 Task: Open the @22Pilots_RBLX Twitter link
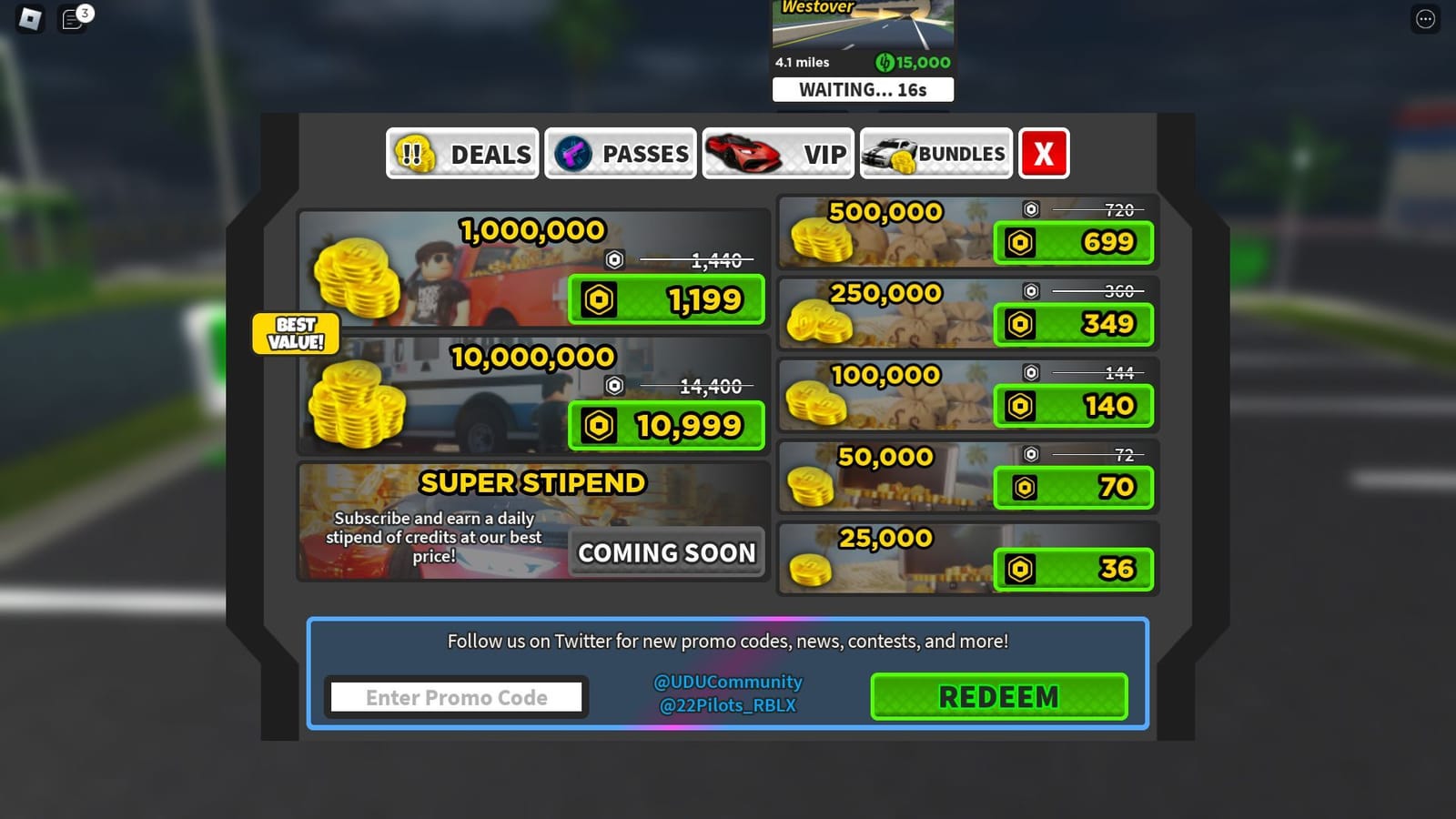[725, 705]
